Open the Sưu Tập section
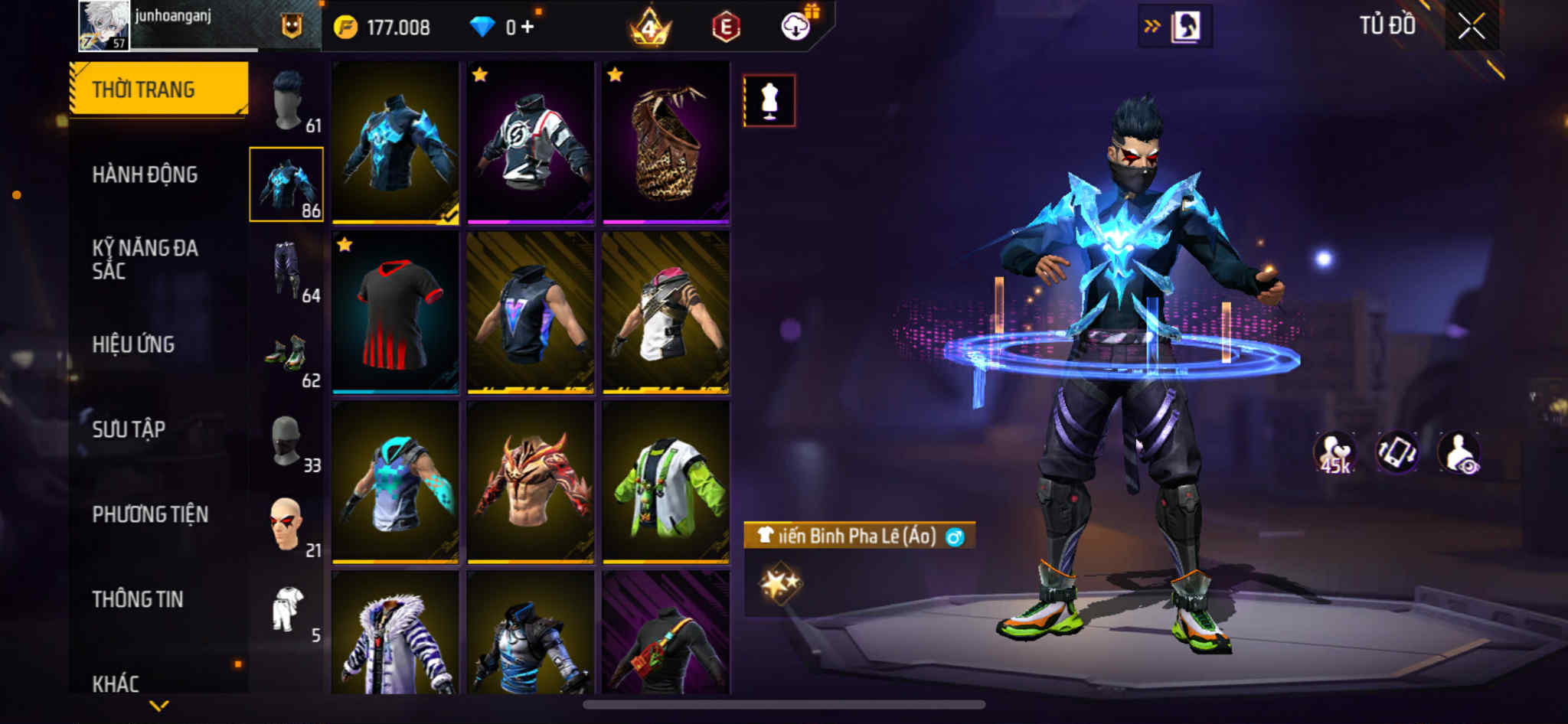Image resolution: width=1568 pixels, height=724 pixels. click(x=129, y=429)
